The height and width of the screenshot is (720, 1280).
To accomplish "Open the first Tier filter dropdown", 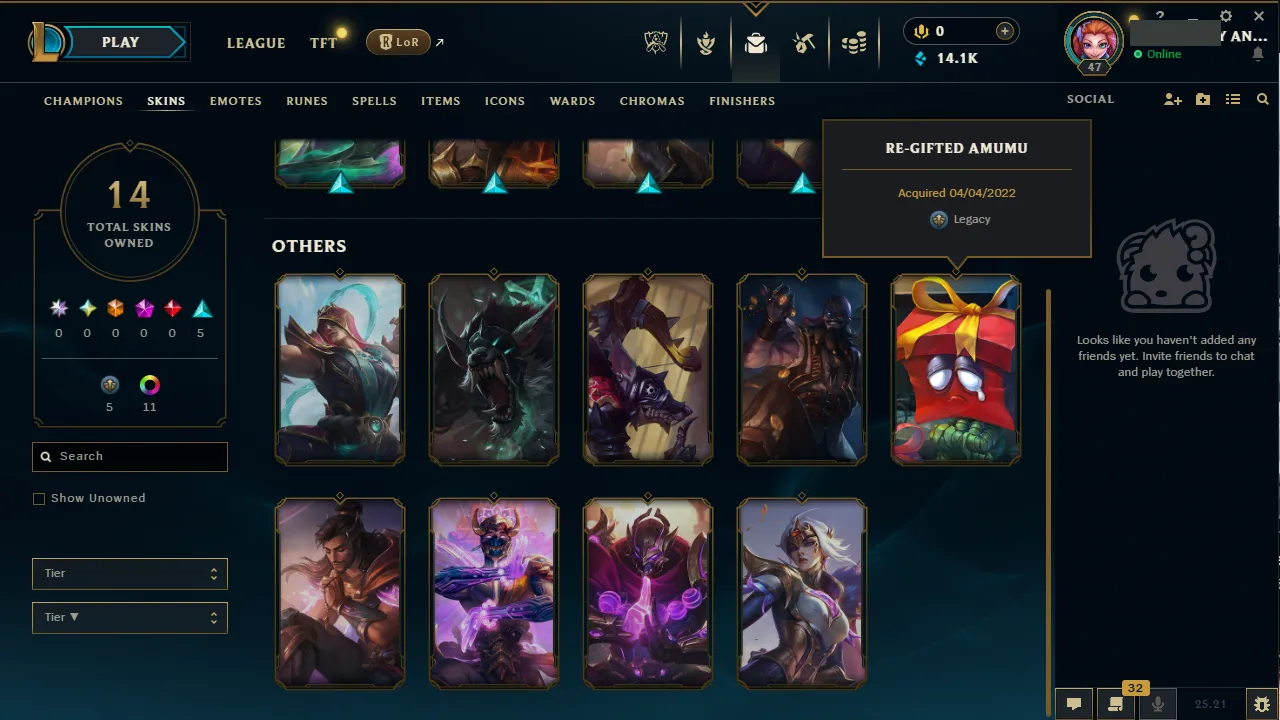I will (129, 573).
